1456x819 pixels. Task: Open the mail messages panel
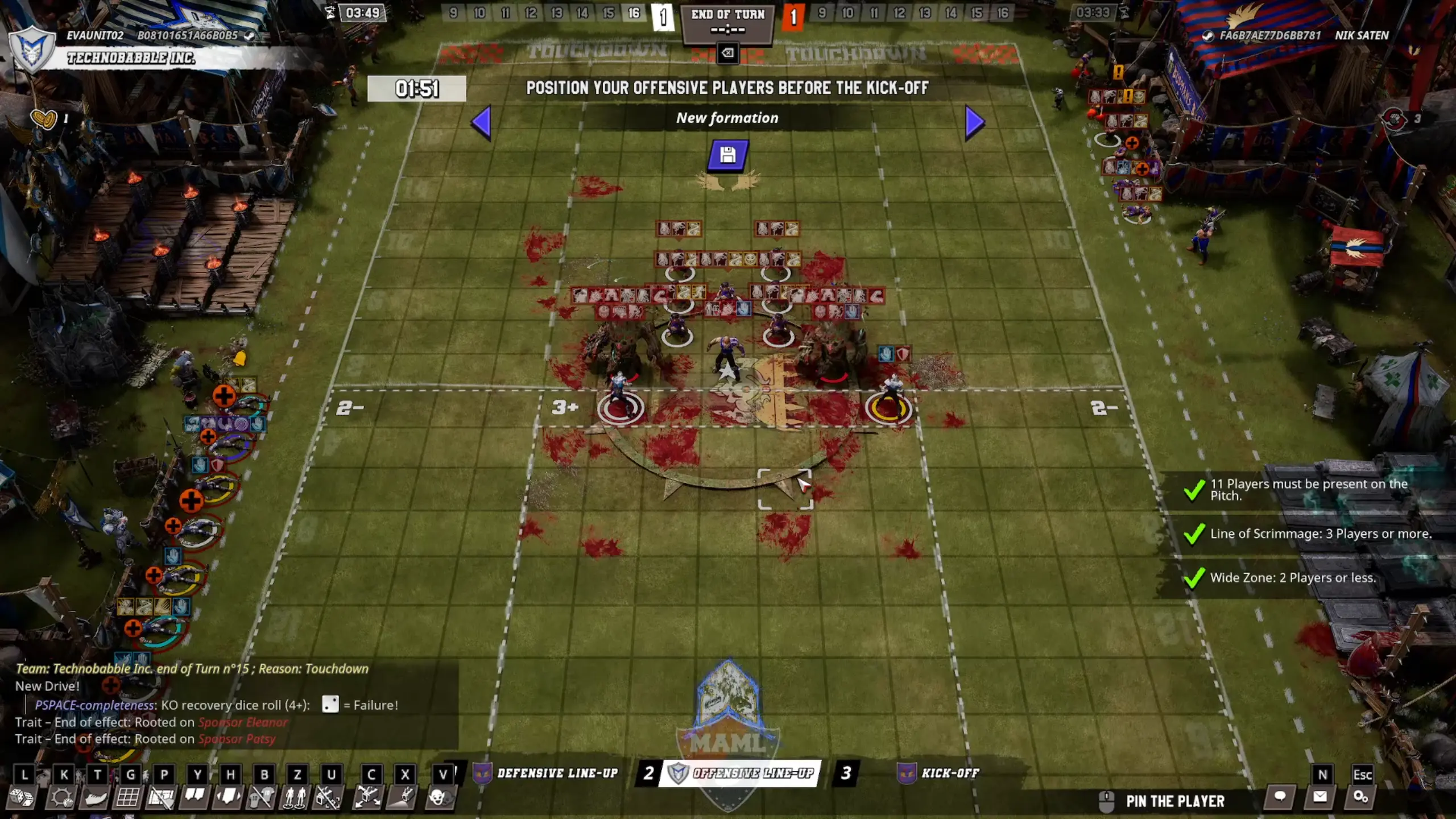[1319, 797]
